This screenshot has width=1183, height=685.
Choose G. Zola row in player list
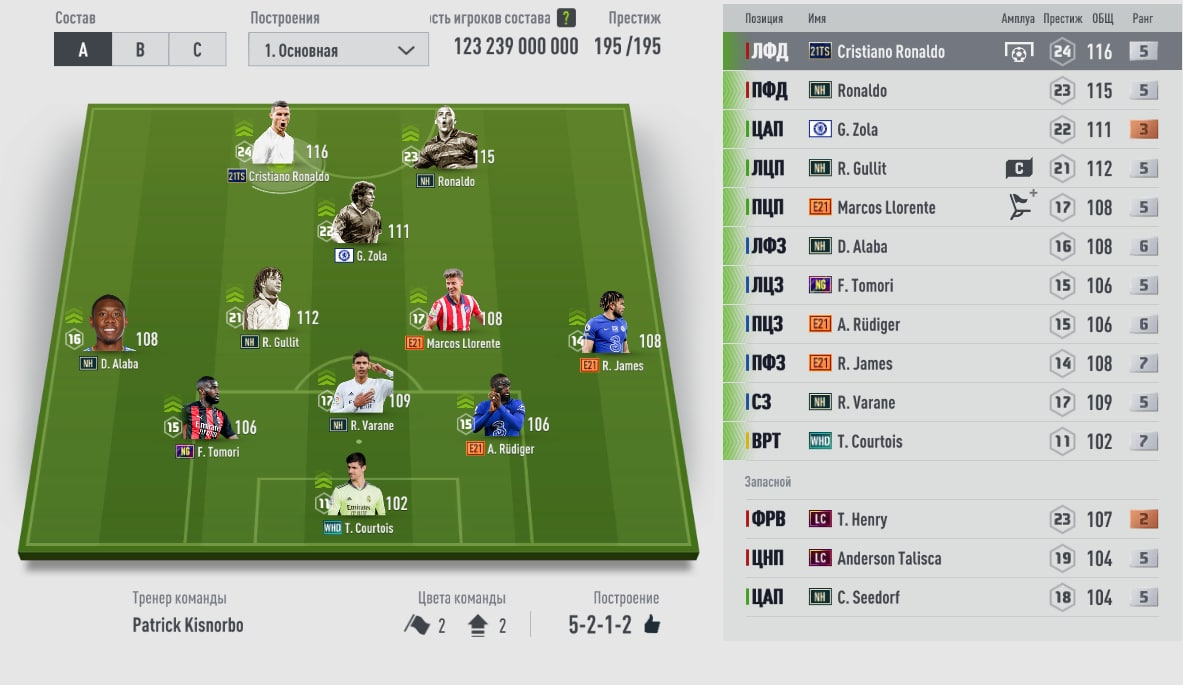click(940, 130)
